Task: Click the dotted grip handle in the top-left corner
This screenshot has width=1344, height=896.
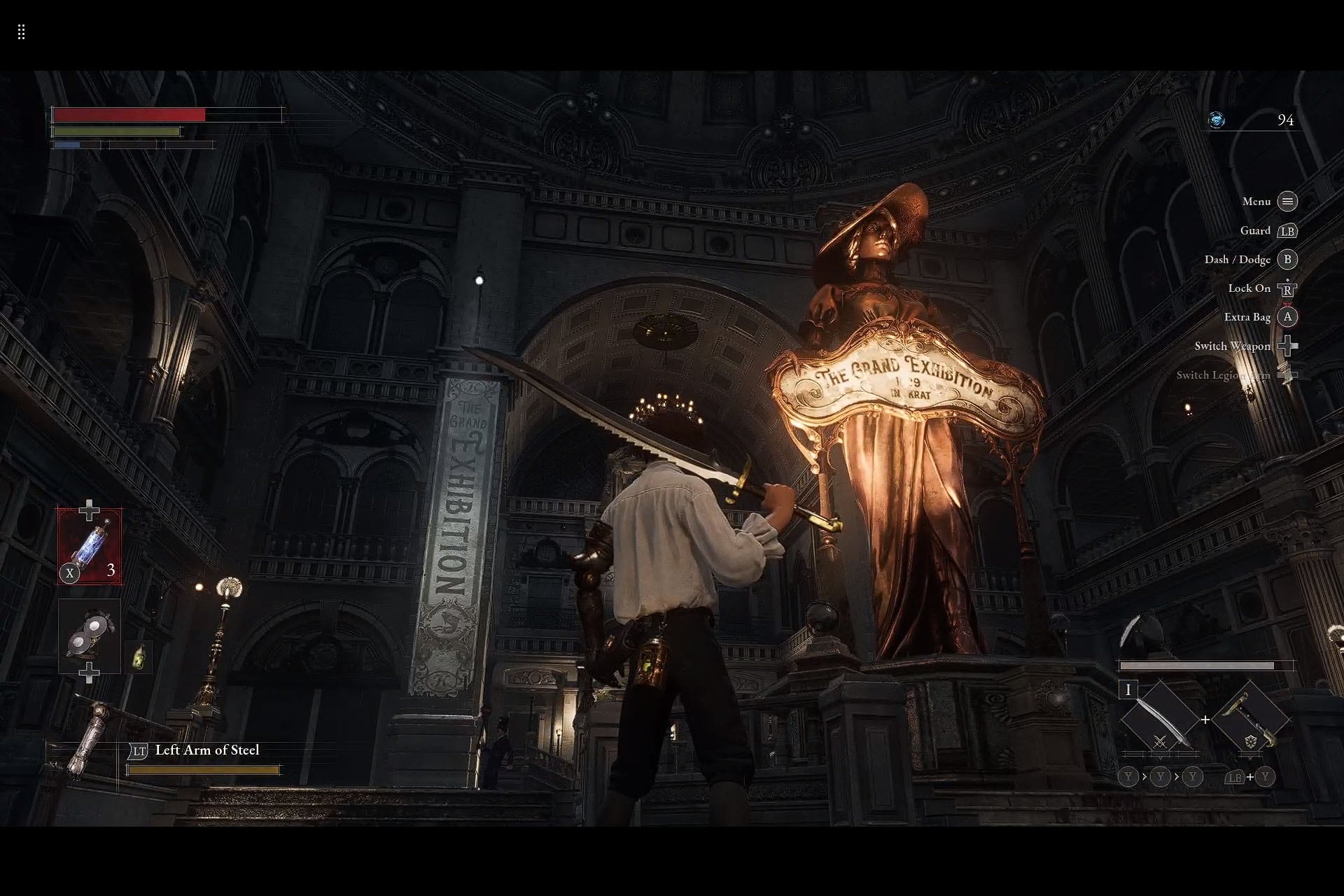Action: 22,32
